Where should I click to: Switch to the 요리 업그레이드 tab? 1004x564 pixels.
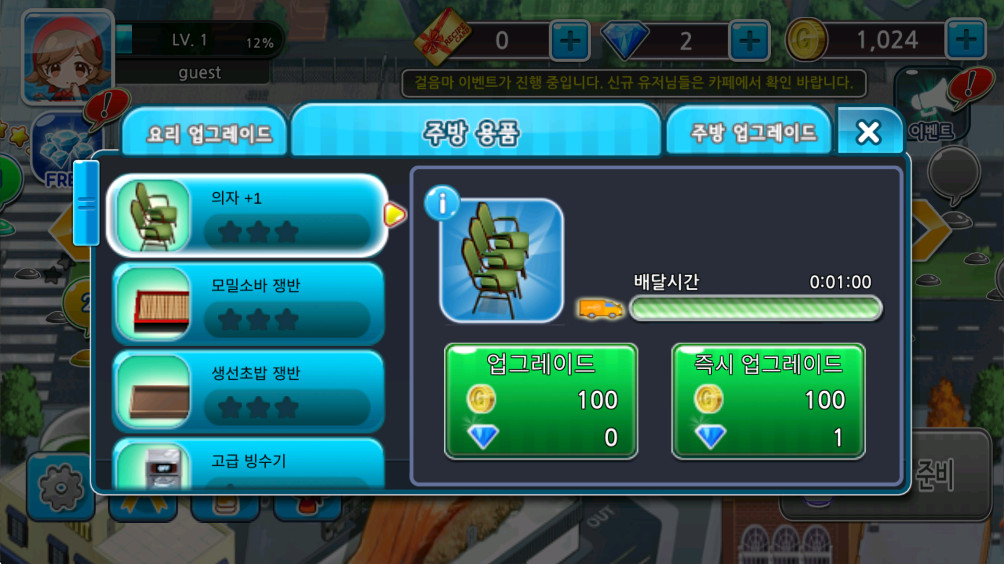coord(208,134)
